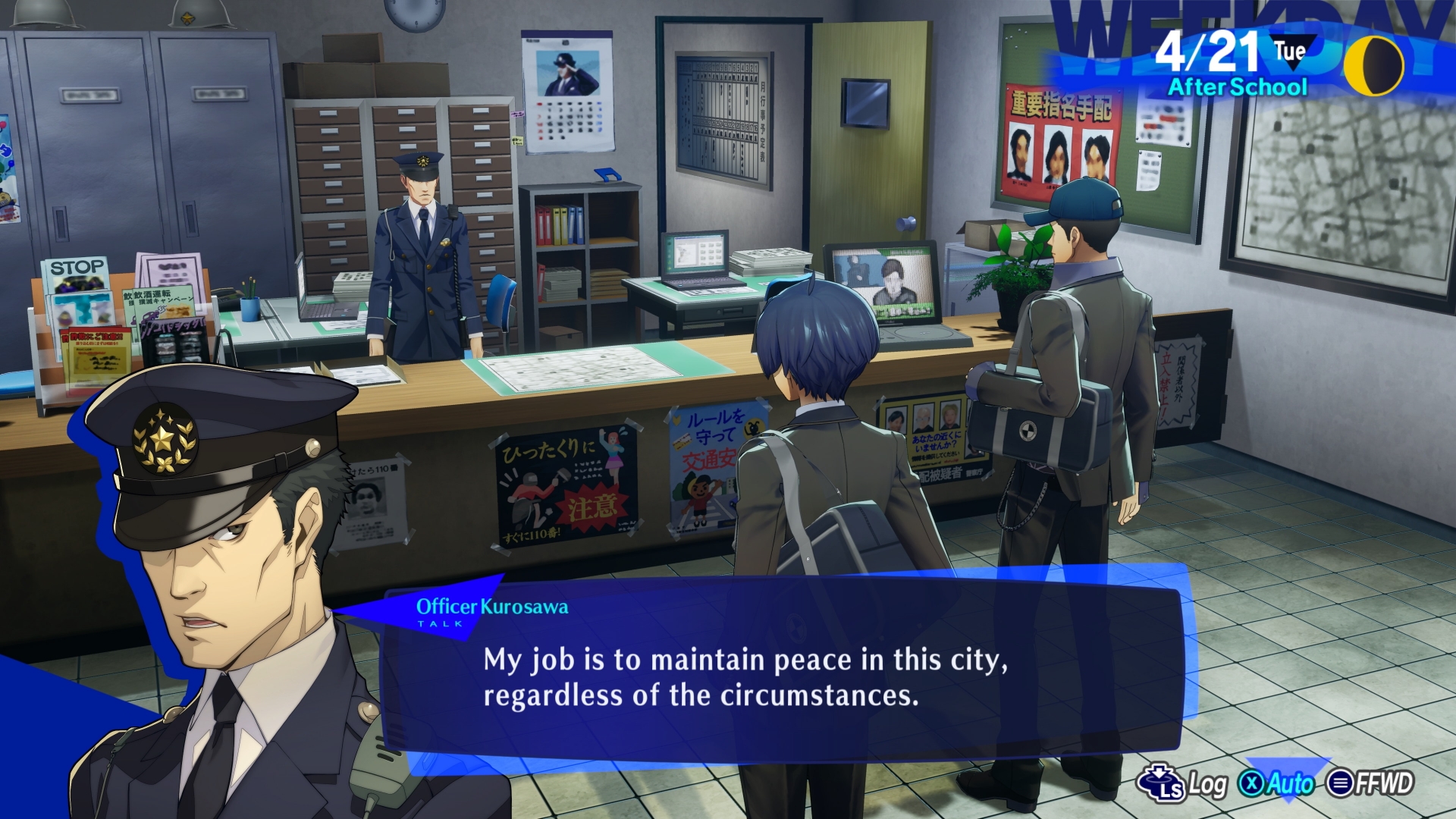Viewport: 1456px width, 819px height.
Task: Toggle Auto dialogue advance
Action: (x=1277, y=783)
